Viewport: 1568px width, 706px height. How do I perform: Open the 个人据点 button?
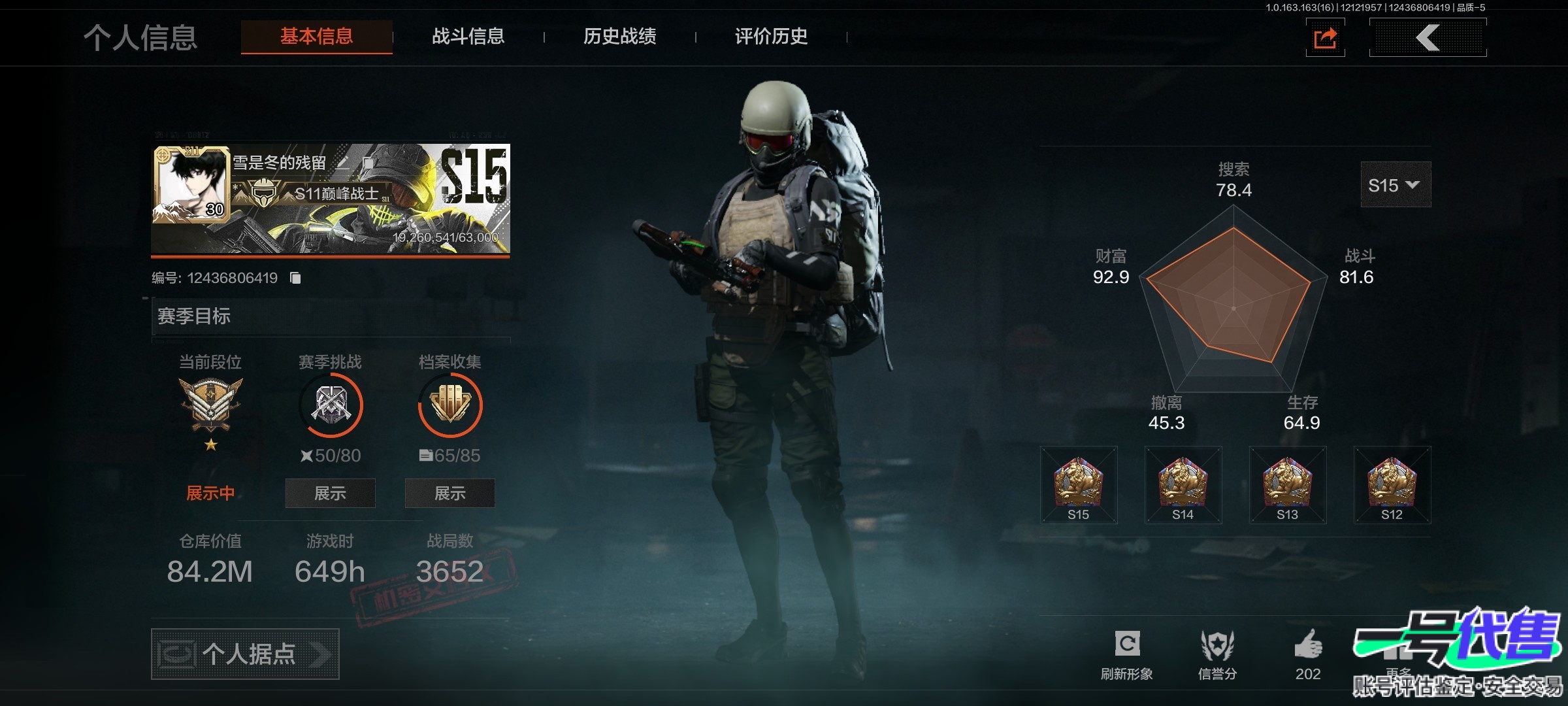pos(245,654)
